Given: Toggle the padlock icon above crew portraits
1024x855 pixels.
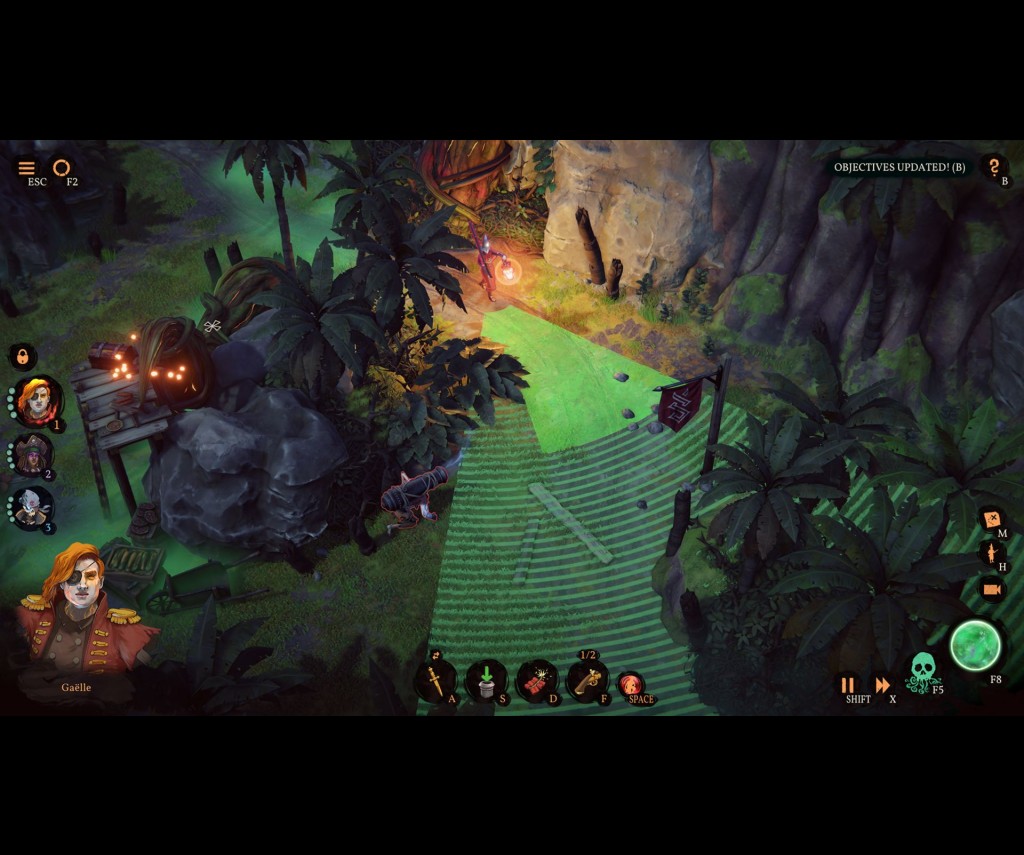Looking at the screenshot, I should coord(22,356).
